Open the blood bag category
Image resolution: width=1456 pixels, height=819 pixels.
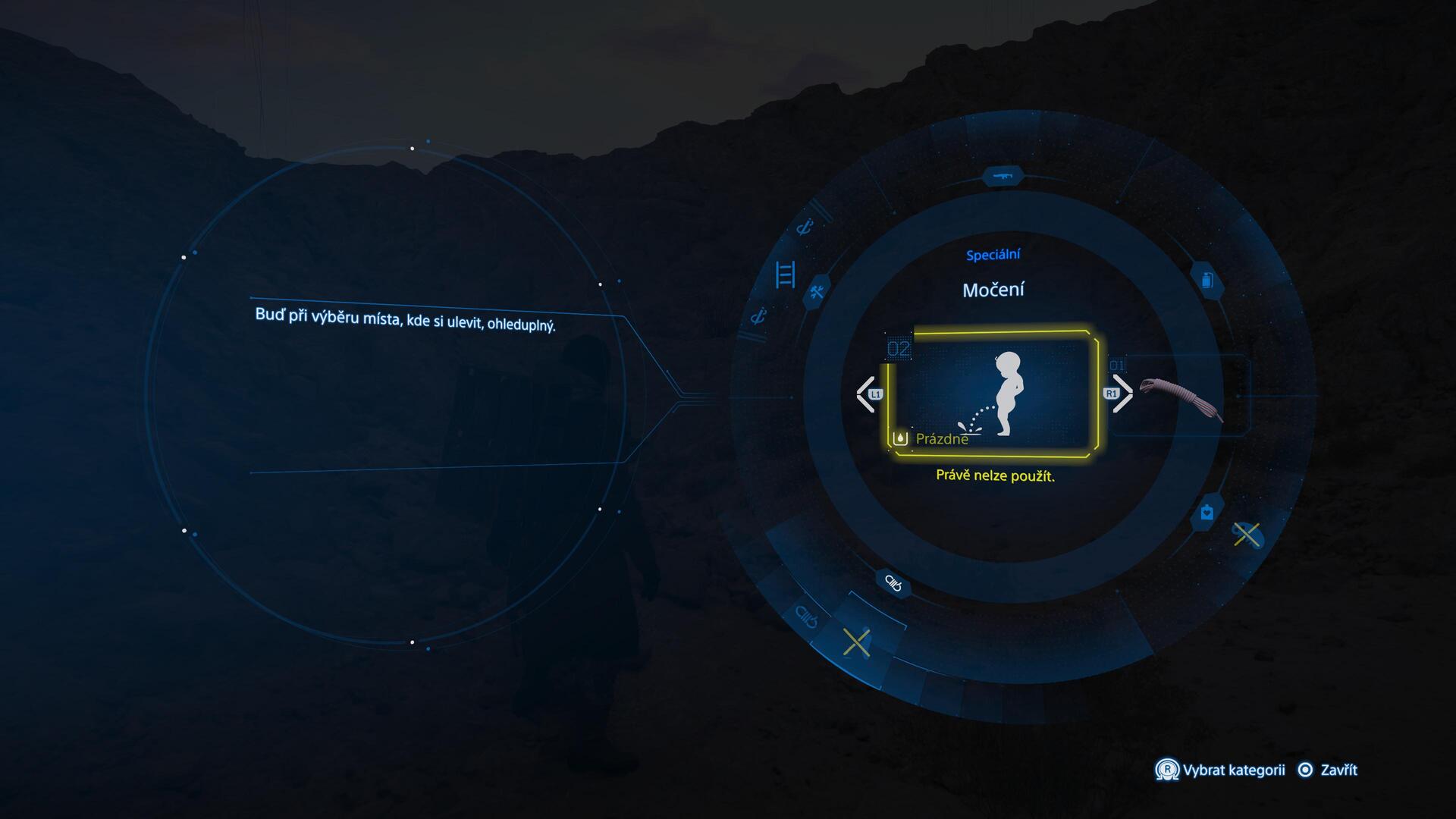click(x=1207, y=513)
